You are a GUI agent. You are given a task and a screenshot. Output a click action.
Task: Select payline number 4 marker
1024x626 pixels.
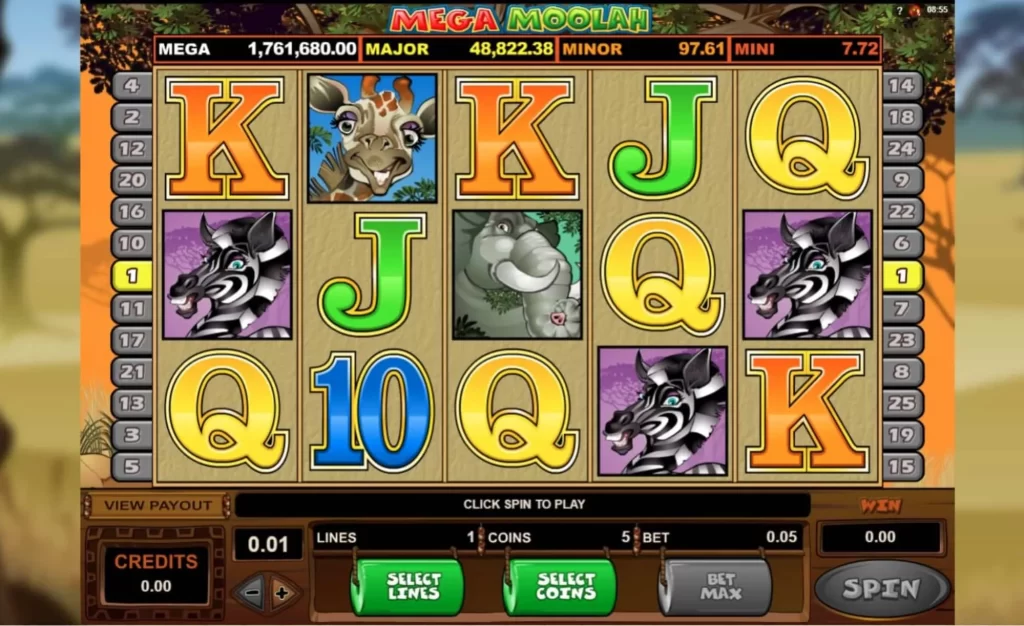[131, 85]
